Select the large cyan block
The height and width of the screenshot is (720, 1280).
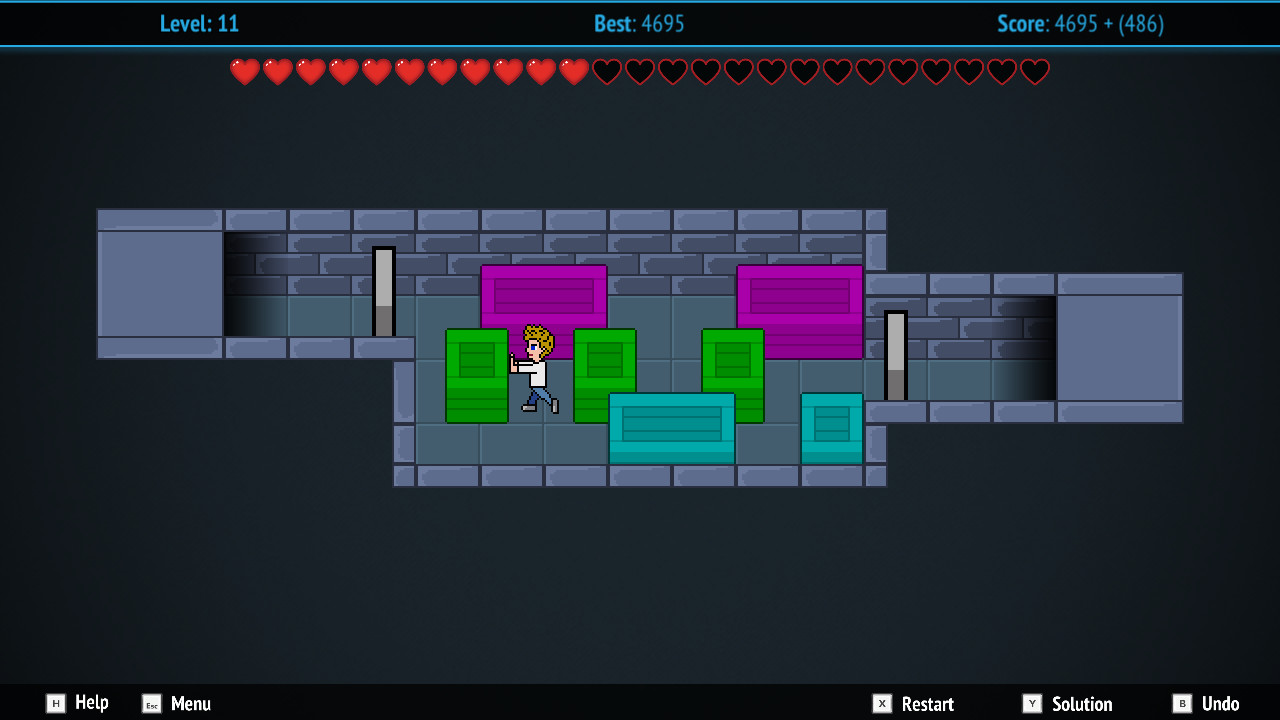(671, 430)
